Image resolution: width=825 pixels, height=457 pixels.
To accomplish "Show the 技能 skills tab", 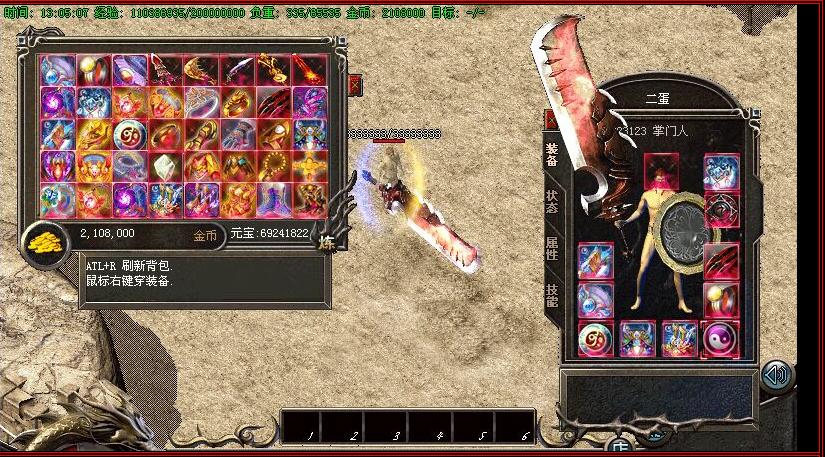I will (x=552, y=294).
